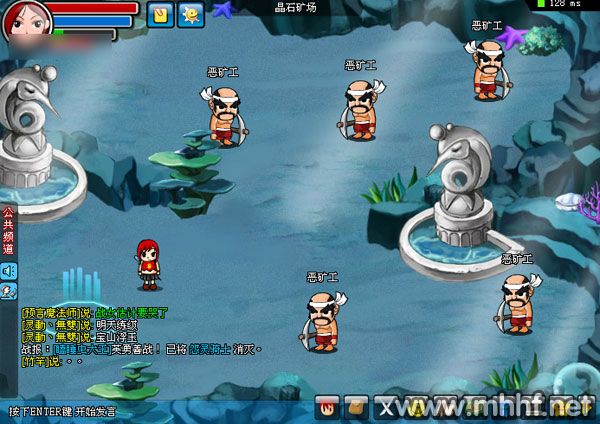Toggle the speaker sound icon

tap(8, 270)
